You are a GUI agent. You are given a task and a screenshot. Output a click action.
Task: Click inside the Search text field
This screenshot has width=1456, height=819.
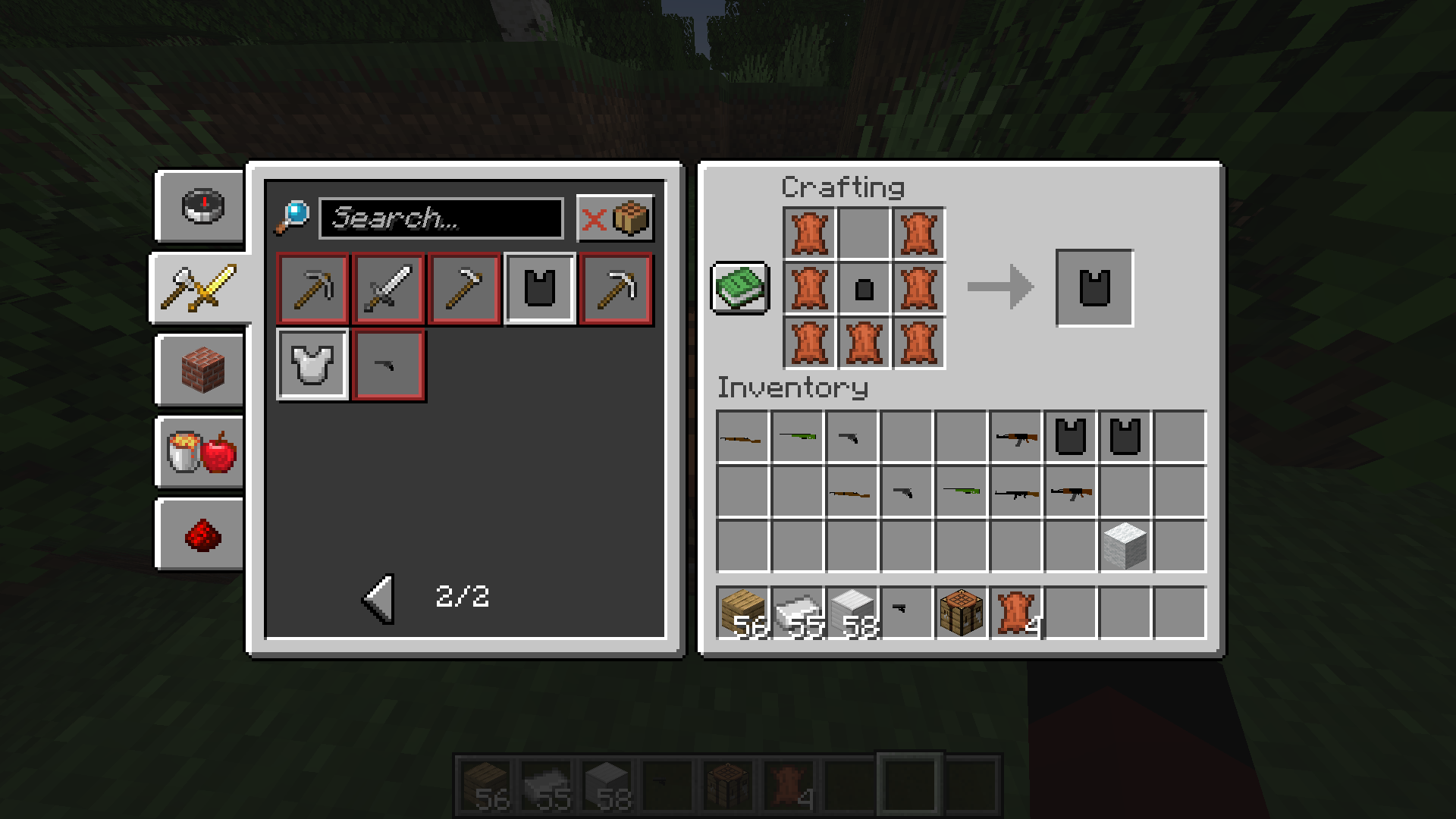pos(440,219)
